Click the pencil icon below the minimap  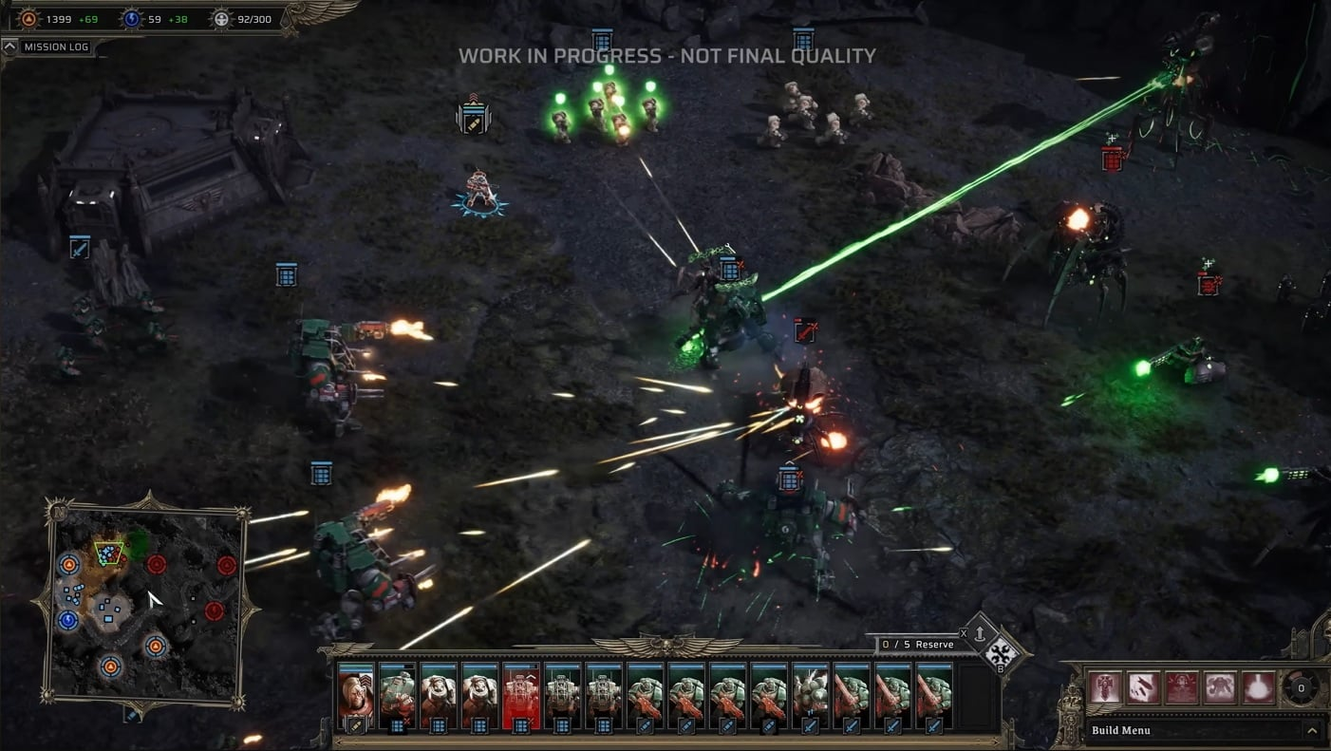point(132,715)
